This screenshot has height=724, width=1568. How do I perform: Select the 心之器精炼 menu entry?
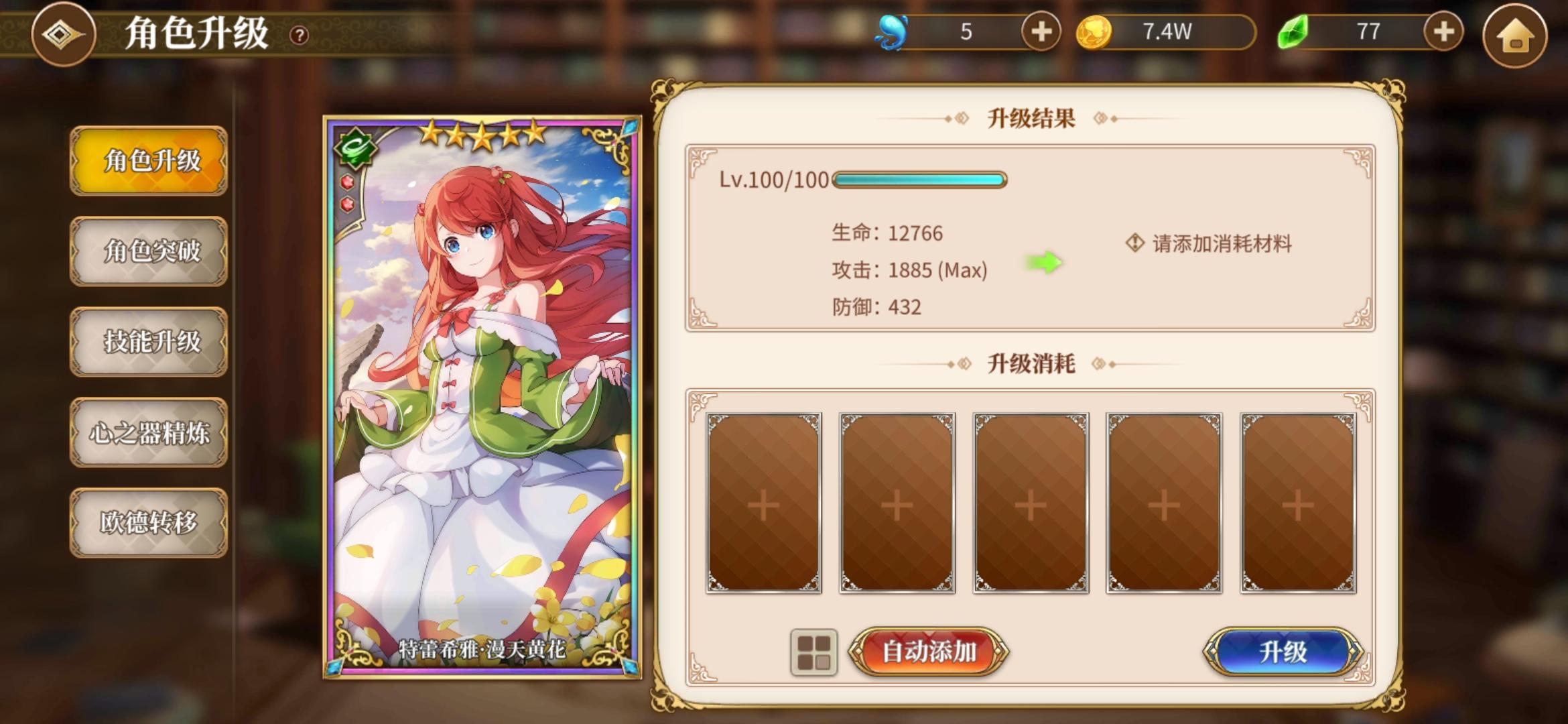[x=149, y=432]
